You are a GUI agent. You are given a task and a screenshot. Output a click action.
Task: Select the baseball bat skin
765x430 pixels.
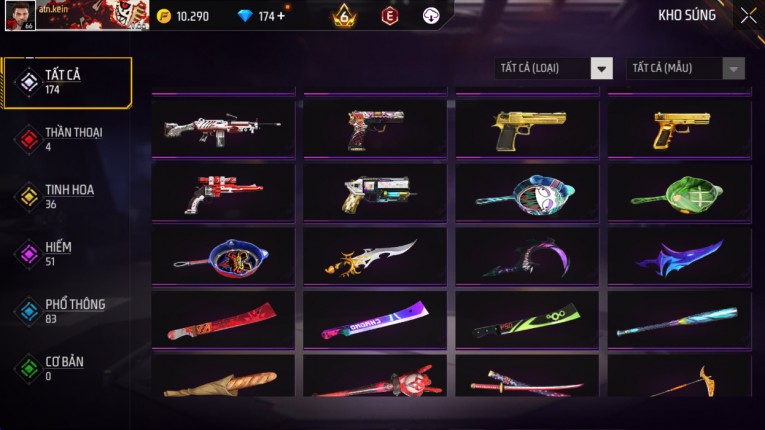680,320
